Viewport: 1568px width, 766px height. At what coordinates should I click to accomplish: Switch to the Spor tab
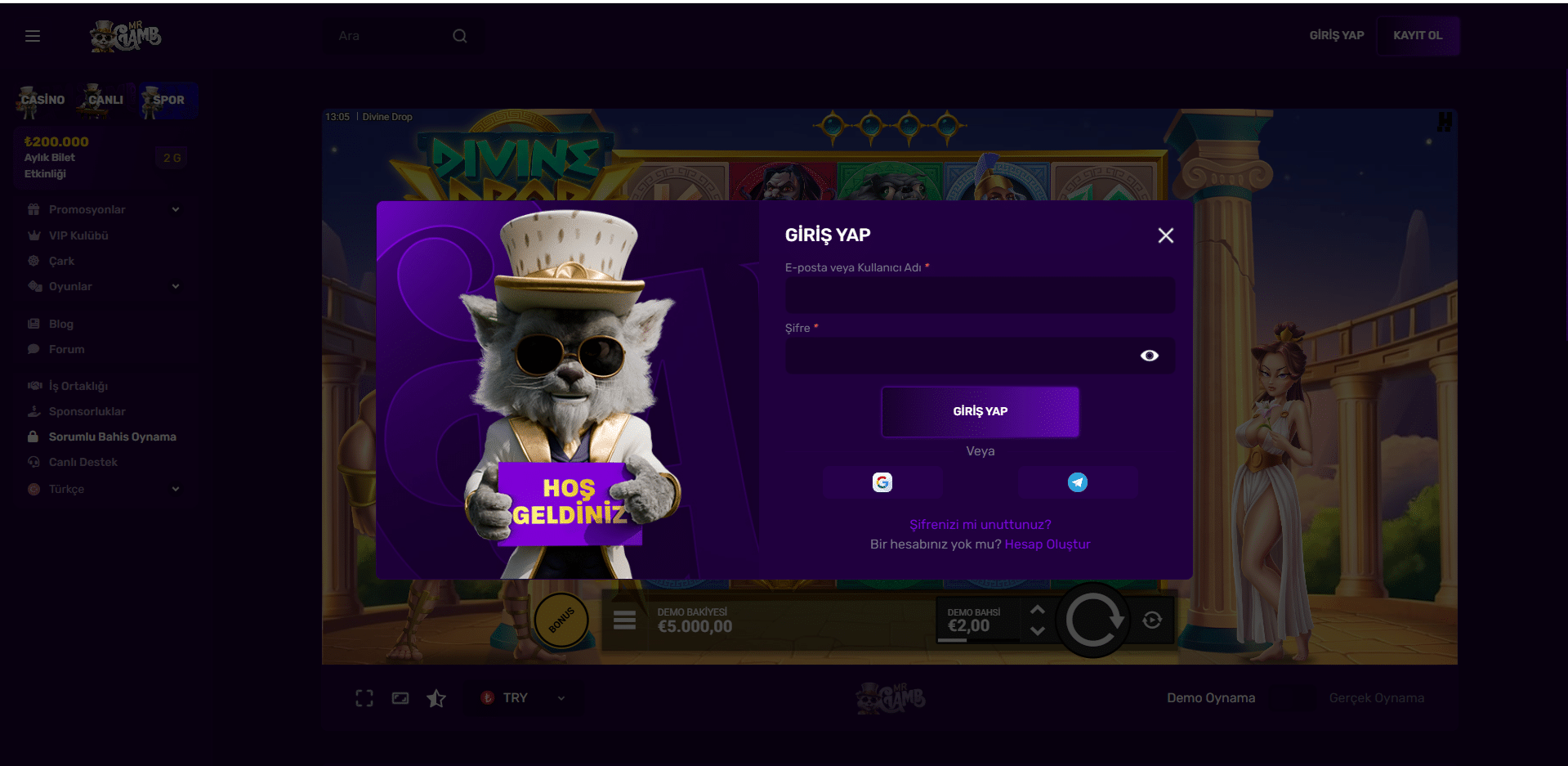tap(168, 100)
